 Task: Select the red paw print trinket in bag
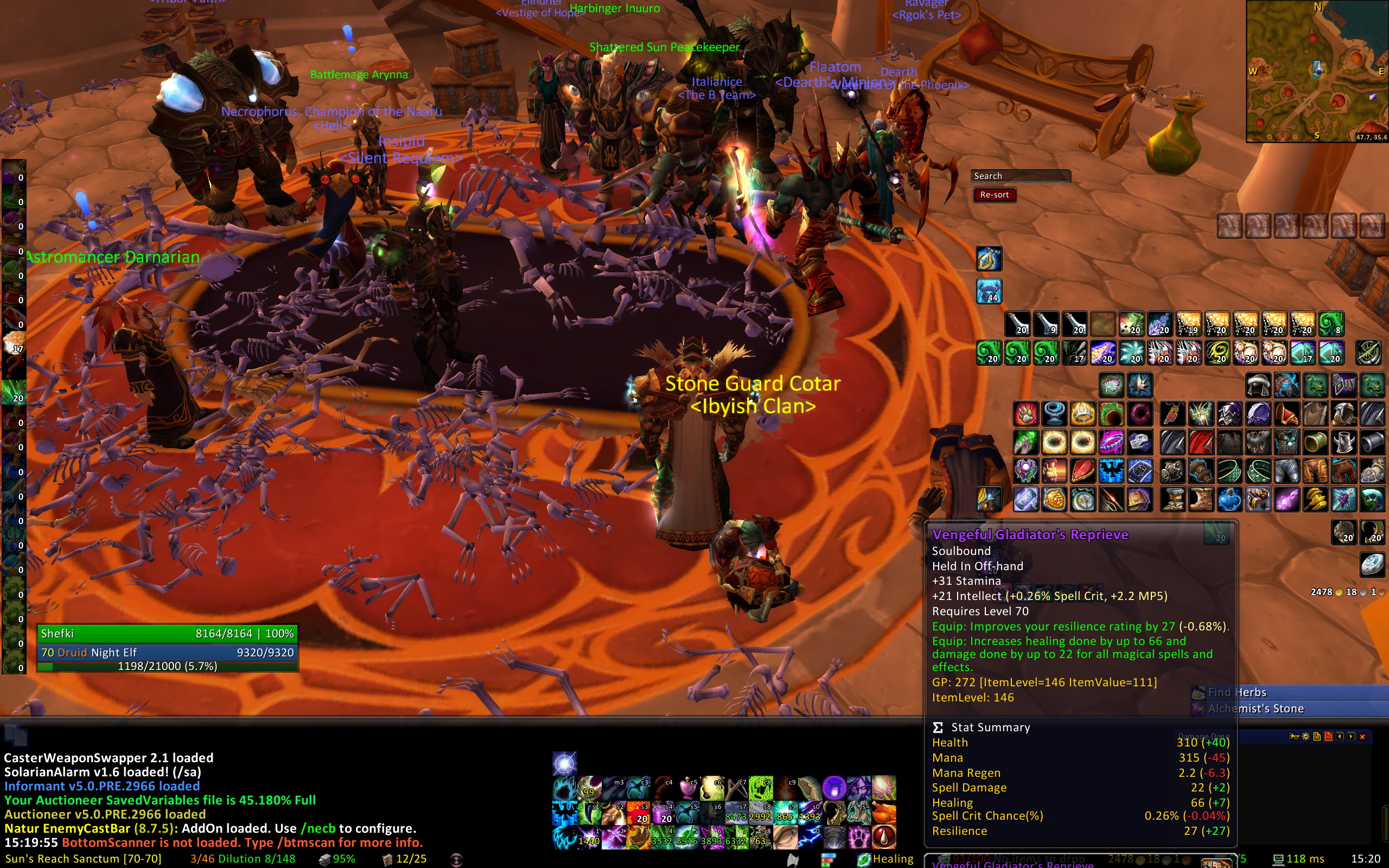point(1025,414)
